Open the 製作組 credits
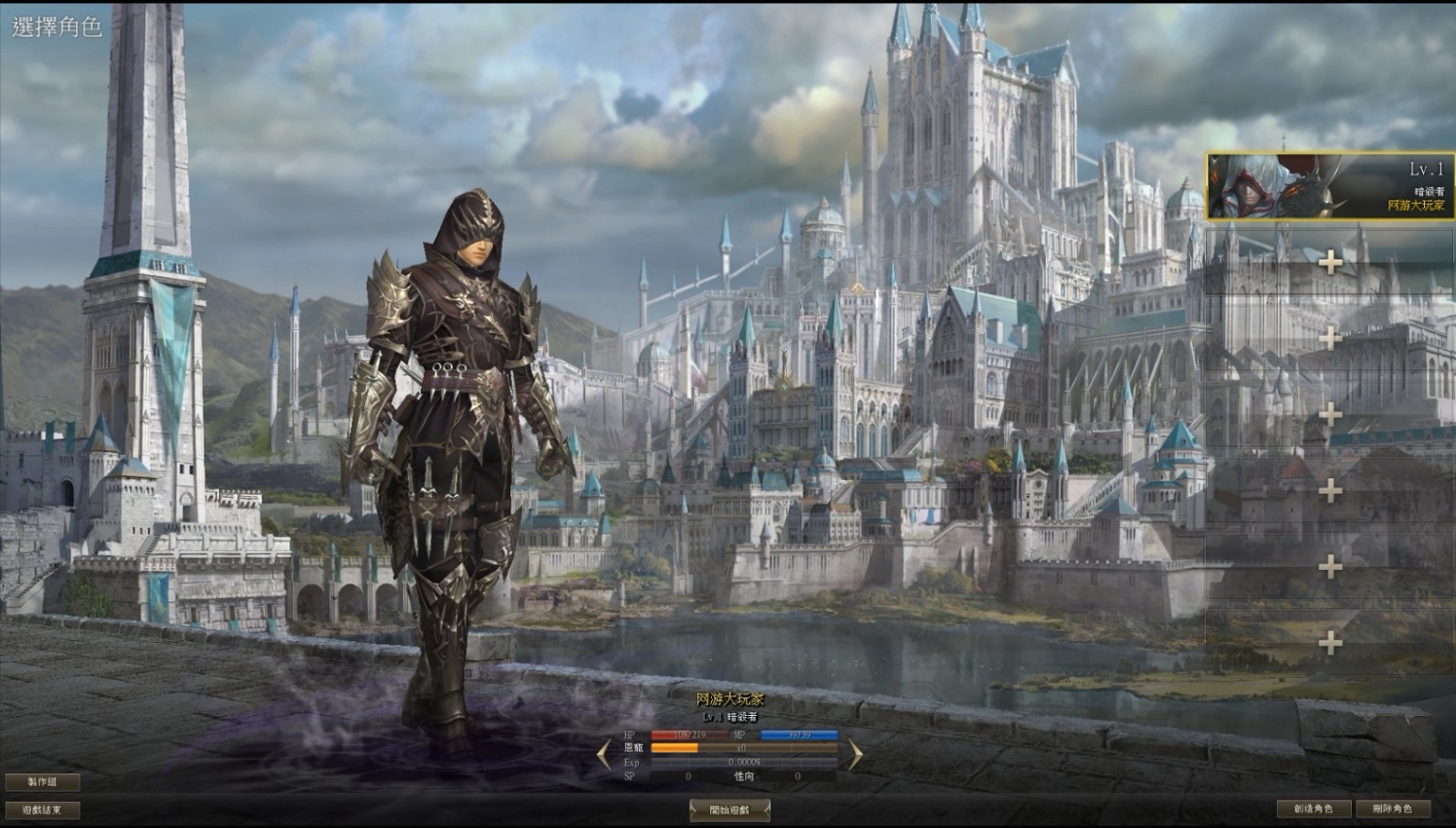The width and height of the screenshot is (1456, 828). coord(42,781)
